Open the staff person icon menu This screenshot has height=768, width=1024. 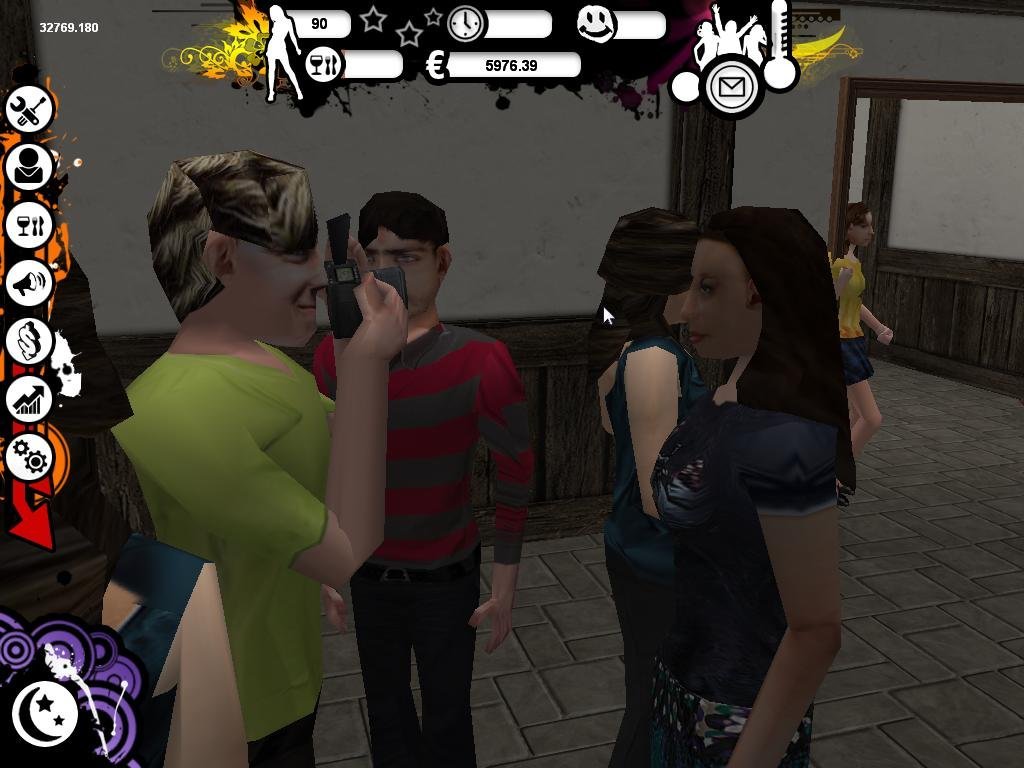(x=29, y=167)
